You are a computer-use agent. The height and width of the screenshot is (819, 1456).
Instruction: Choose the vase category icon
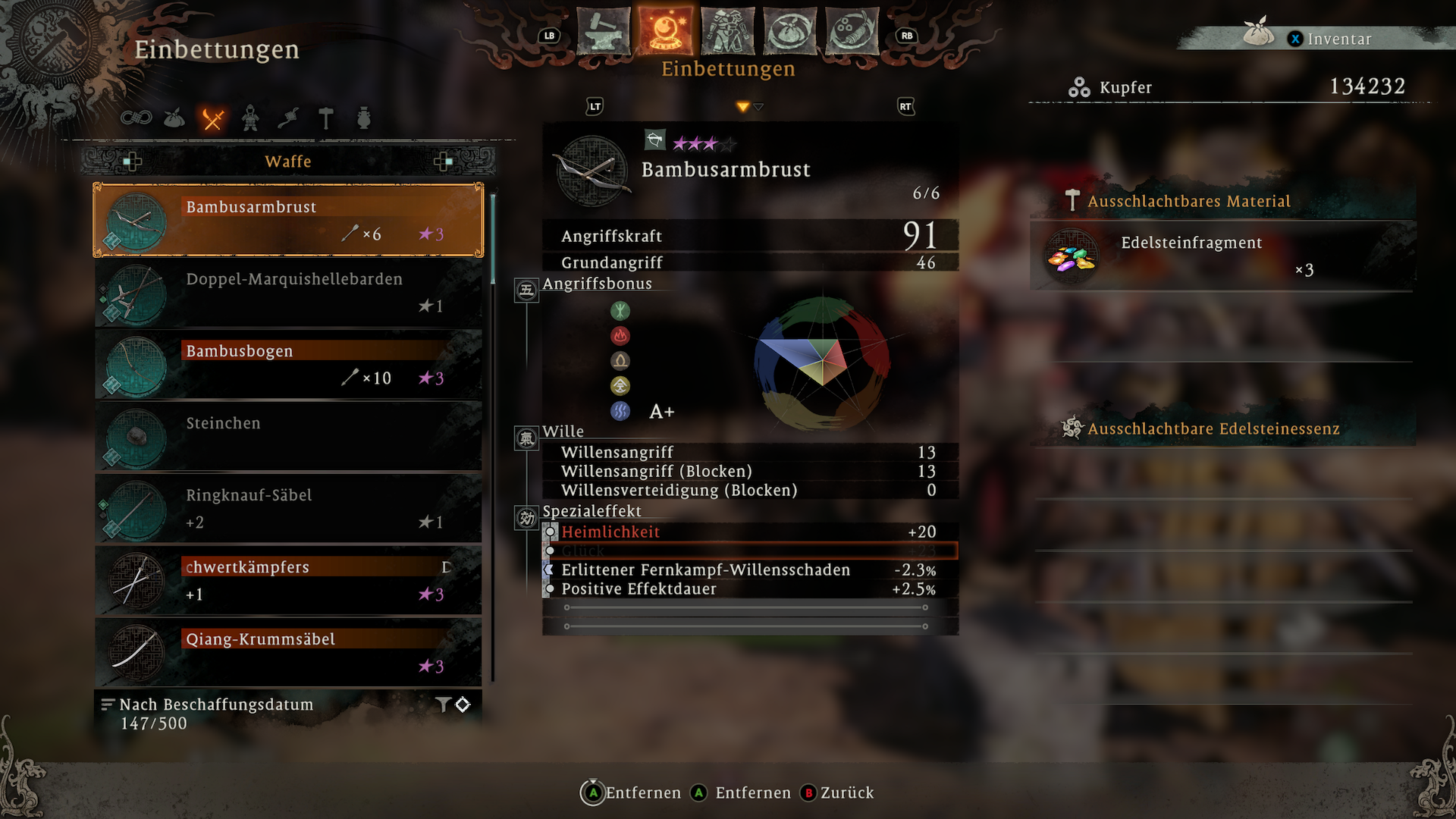point(364,118)
